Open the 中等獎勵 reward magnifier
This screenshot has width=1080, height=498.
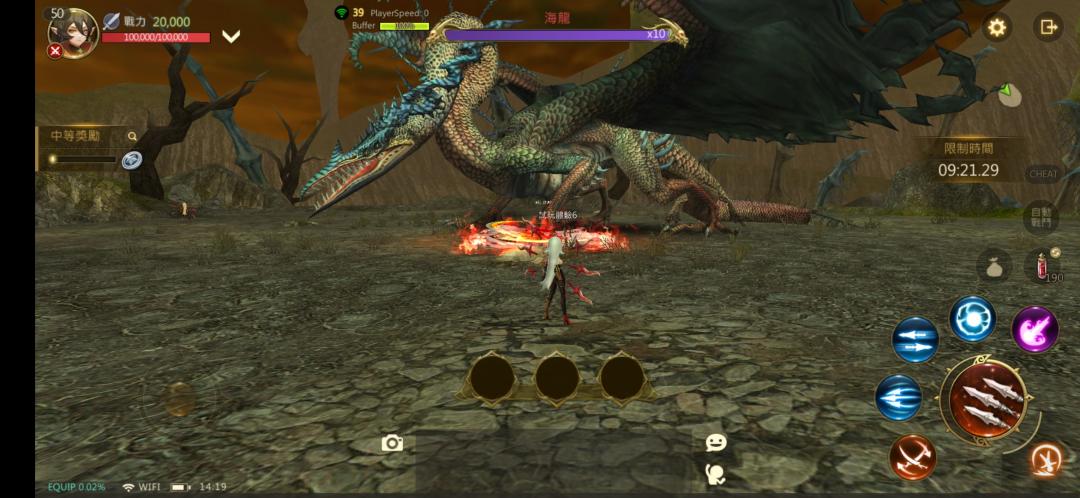(x=132, y=136)
